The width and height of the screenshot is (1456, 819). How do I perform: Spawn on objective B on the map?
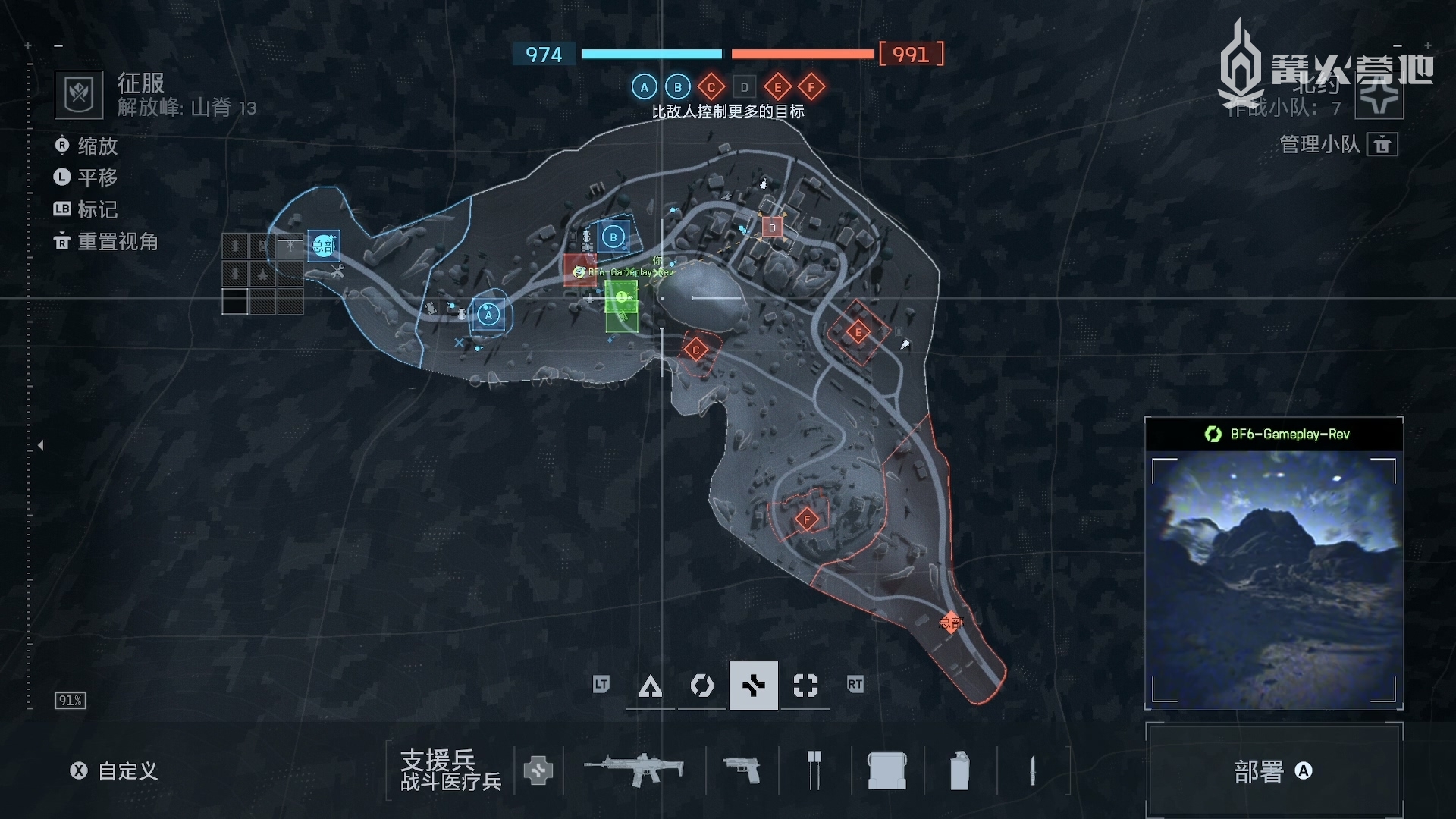(x=613, y=237)
